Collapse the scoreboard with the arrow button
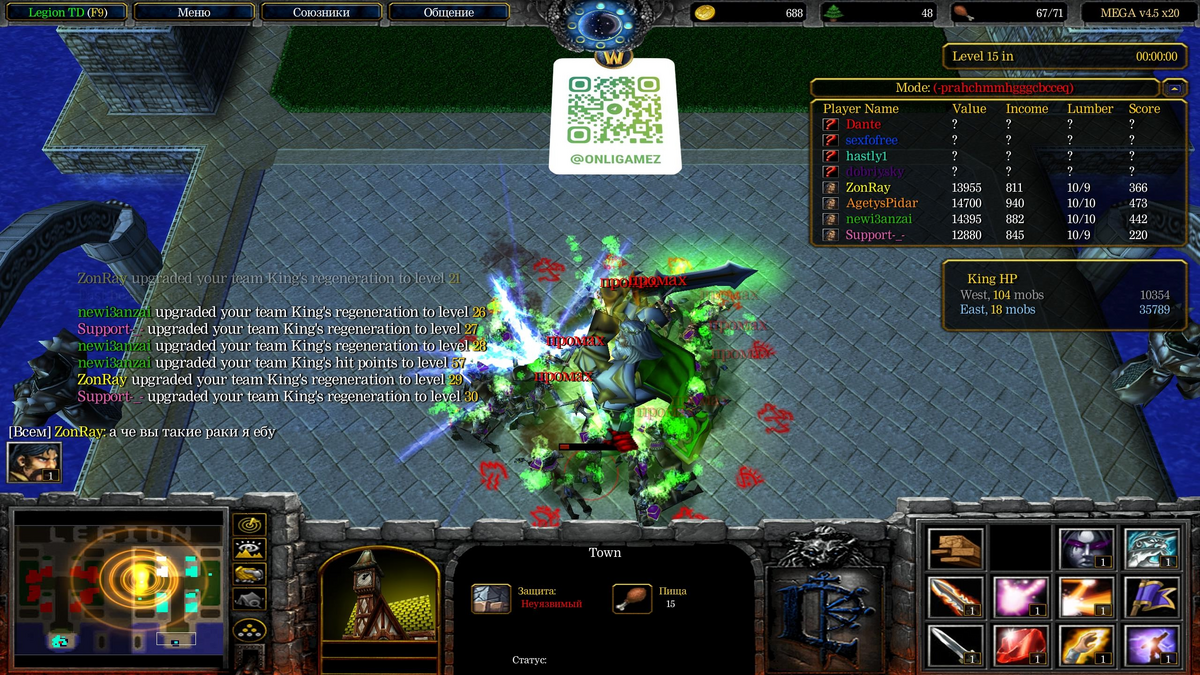The height and width of the screenshot is (675, 1200). [x=1177, y=88]
